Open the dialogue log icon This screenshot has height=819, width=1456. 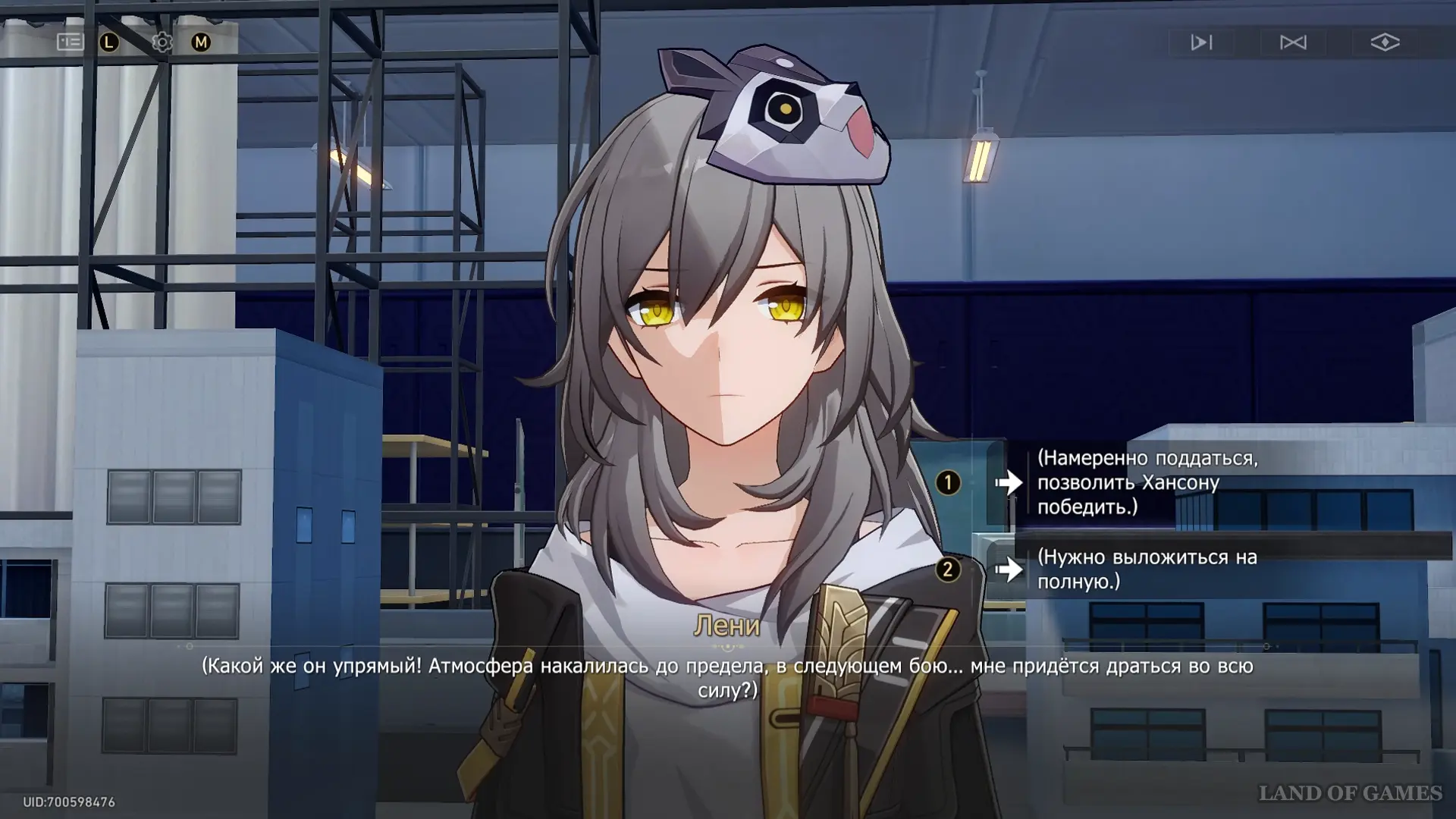coord(70,42)
